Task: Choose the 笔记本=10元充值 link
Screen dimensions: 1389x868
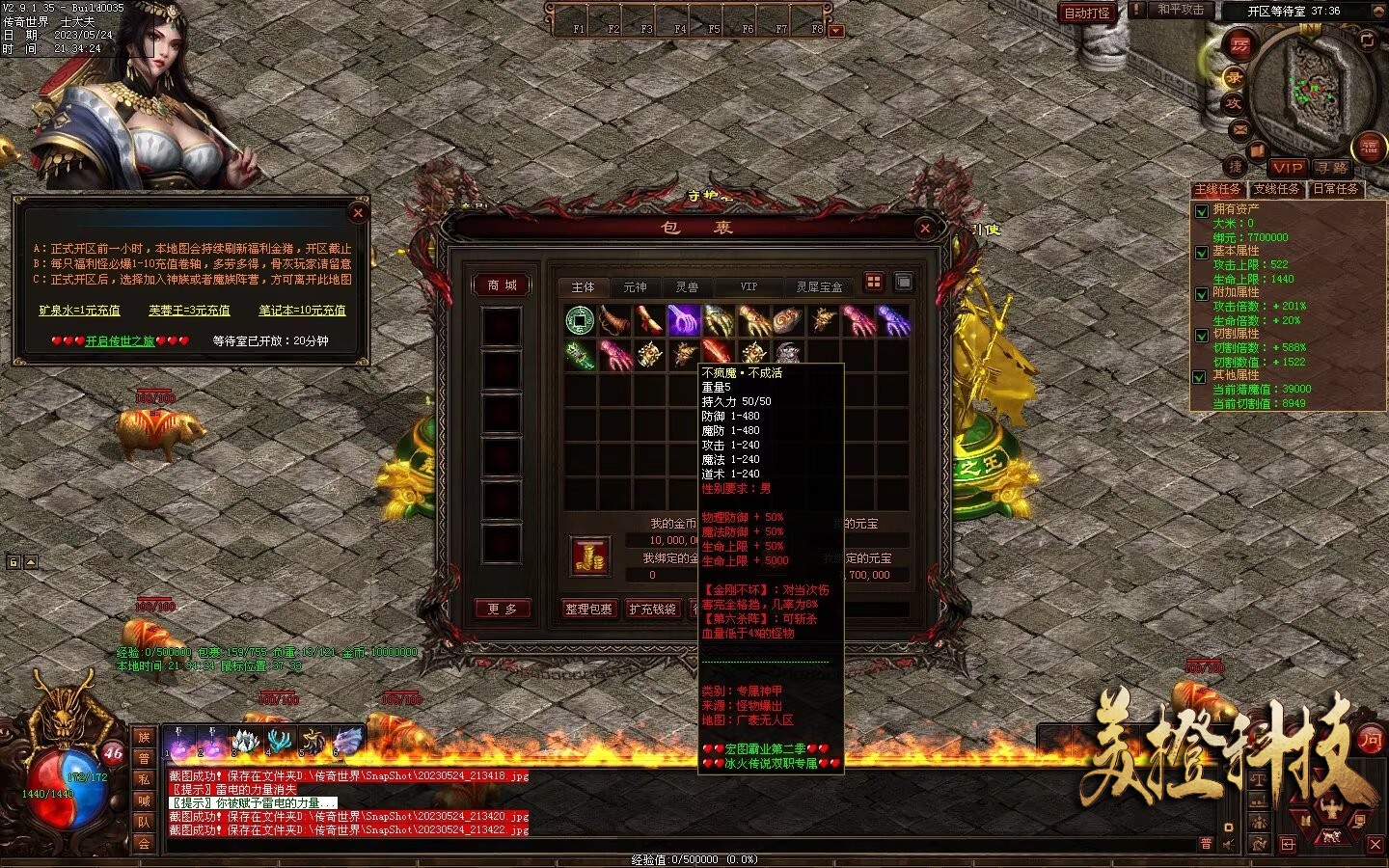Action: click(x=302, y=311)
